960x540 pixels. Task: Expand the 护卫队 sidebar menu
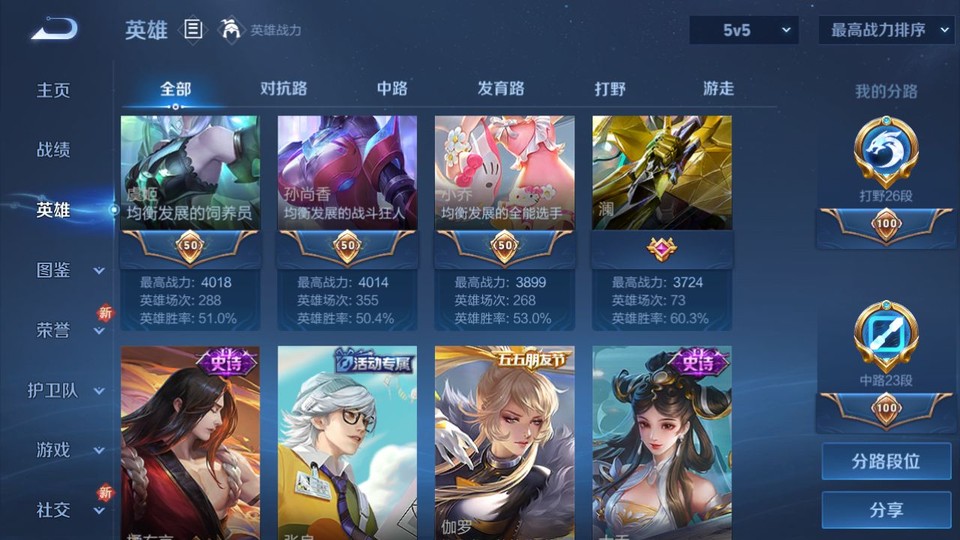pos(68,390)
